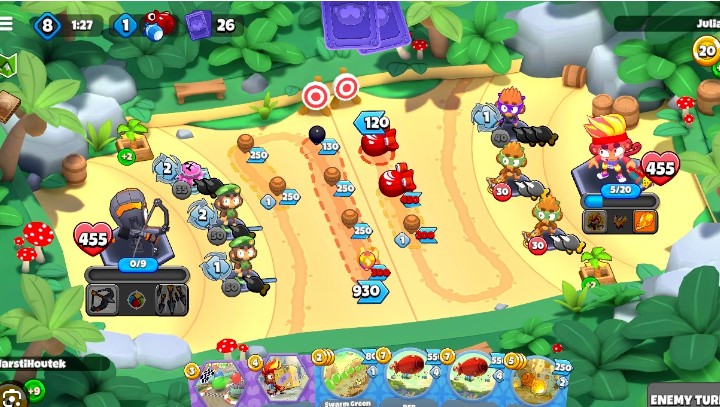Select the Swarm Green card in hand
Image resolution: width=720 pixels, height=407 pixels.
pyautogui.click(x=349, y=380)
